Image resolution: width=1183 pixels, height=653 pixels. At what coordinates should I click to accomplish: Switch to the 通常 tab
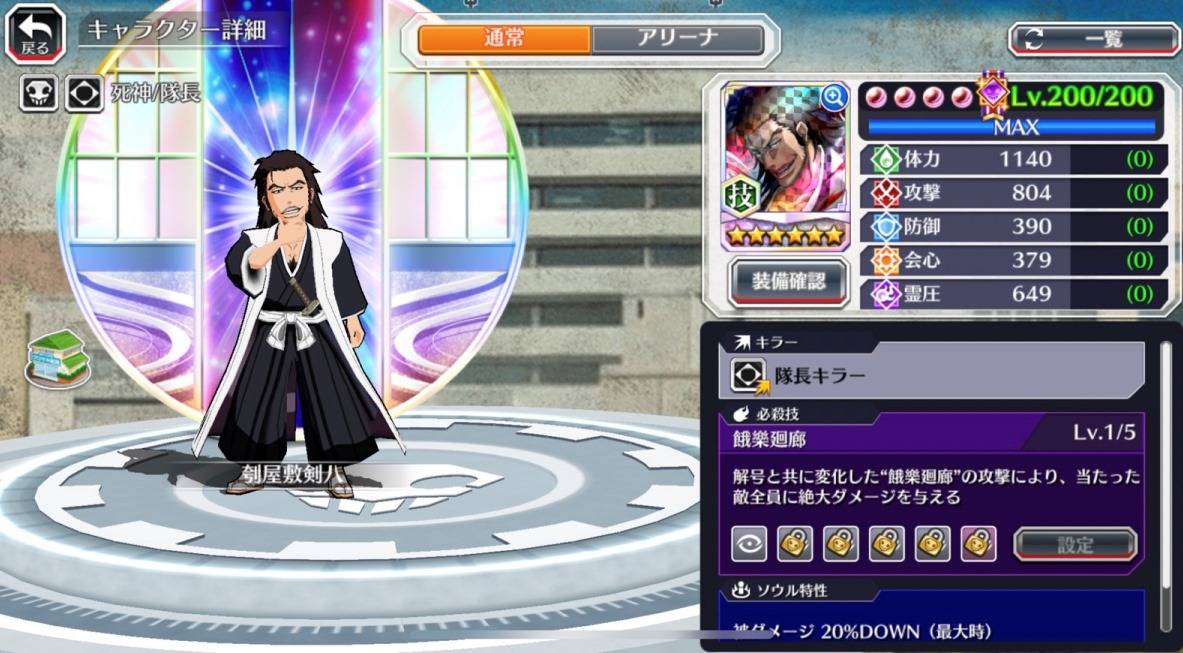click(x=504, y=39)
